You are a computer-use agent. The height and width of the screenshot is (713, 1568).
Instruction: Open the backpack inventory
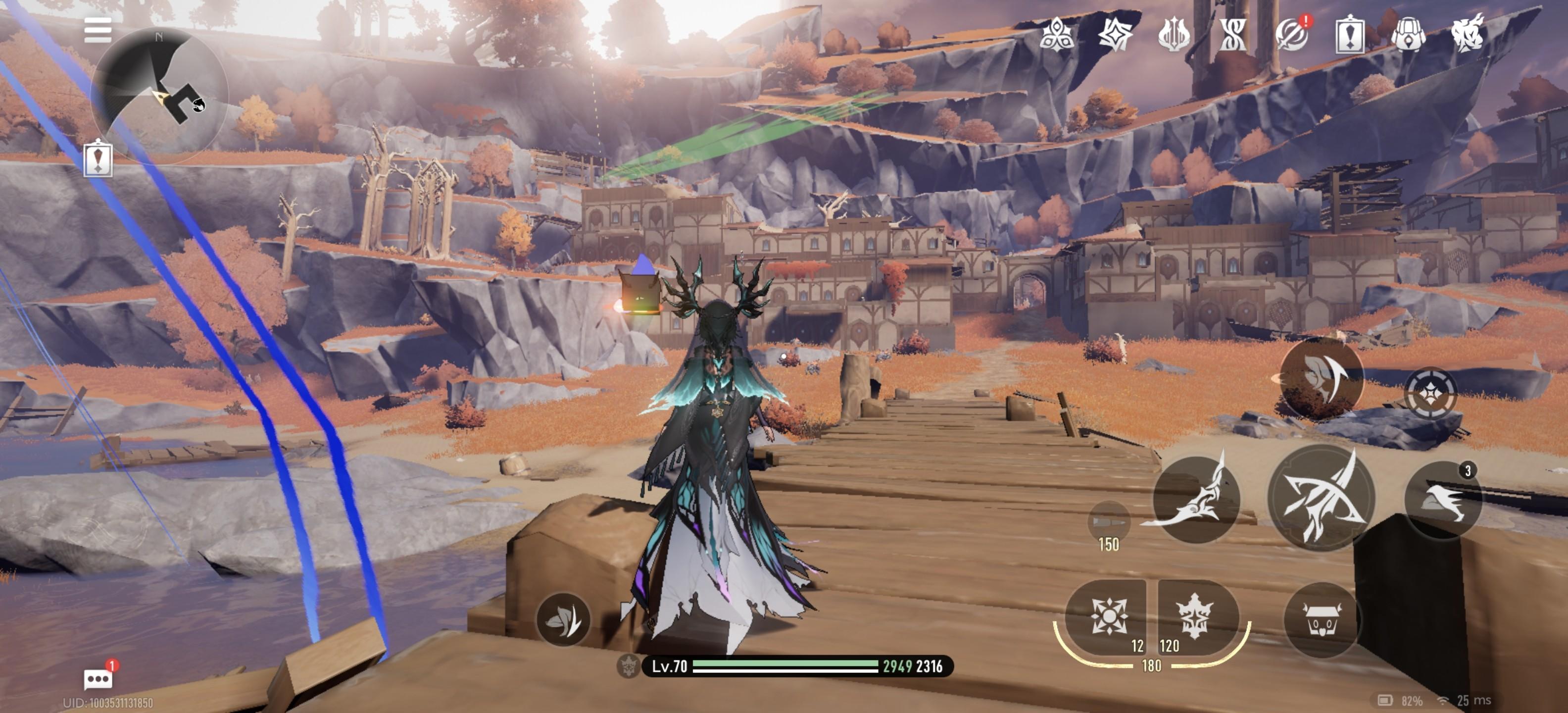pyautogui.click(x=1408, y=34)
